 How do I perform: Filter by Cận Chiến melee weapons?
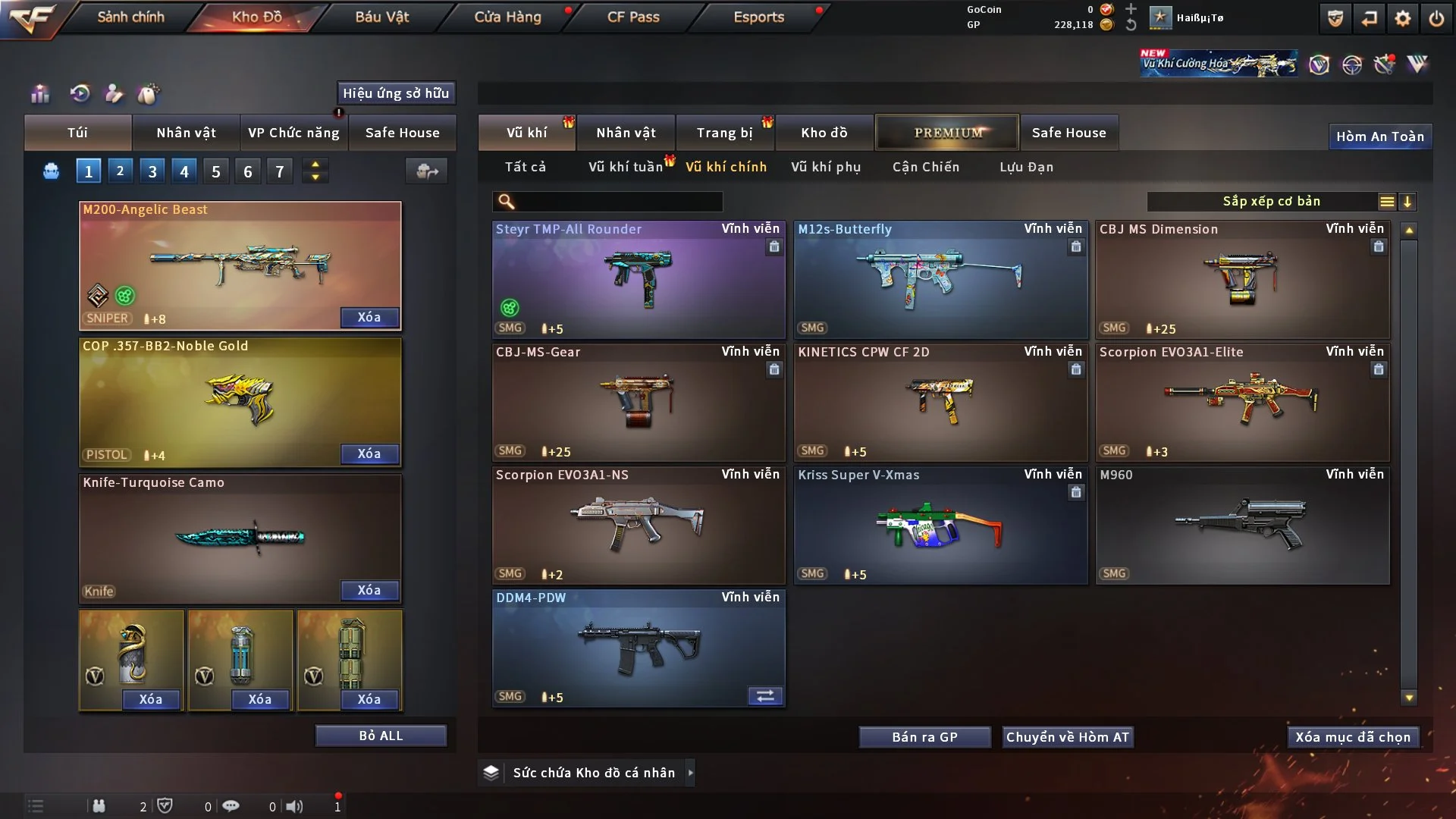925,167
